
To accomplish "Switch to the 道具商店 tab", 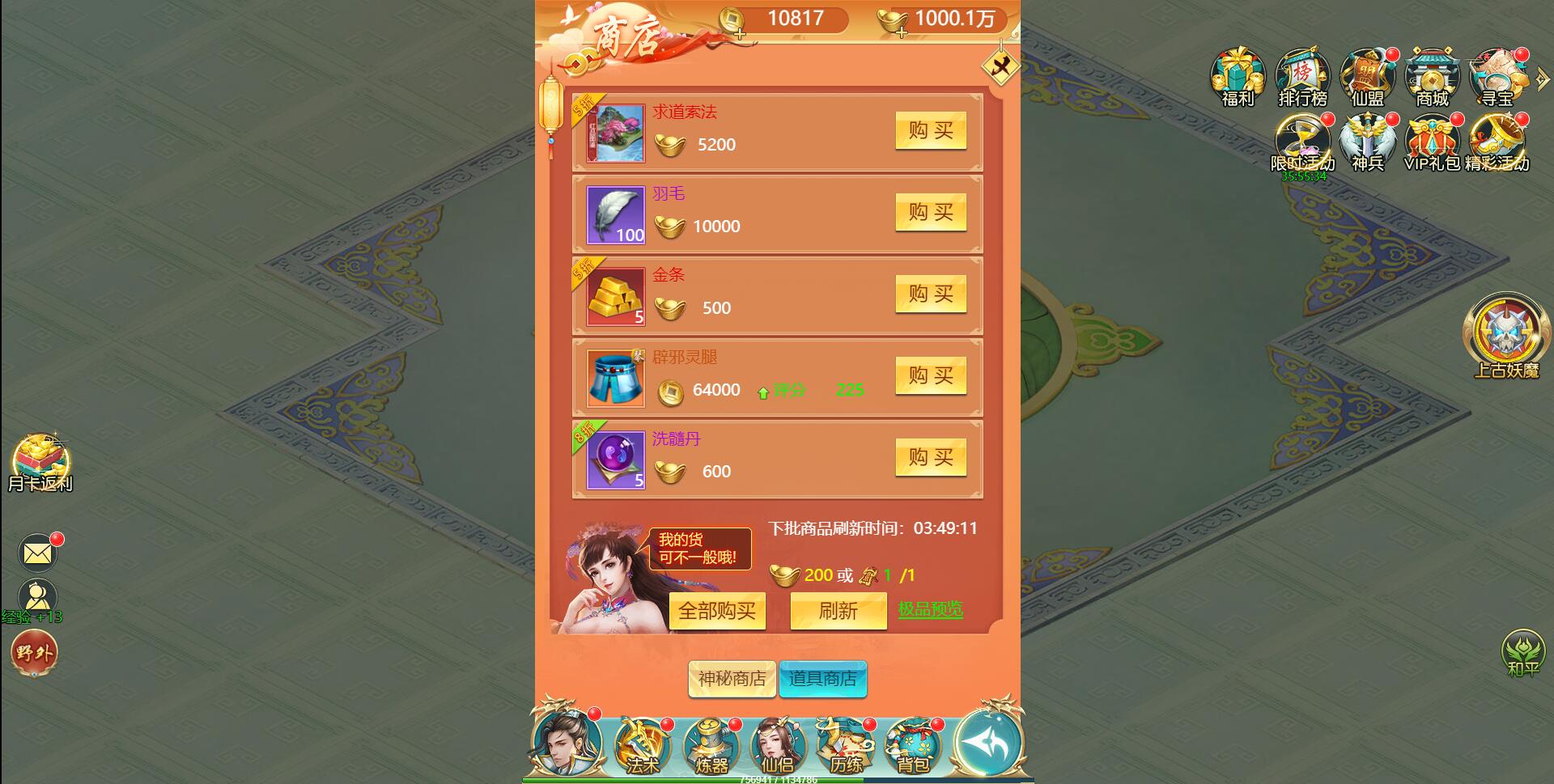I will coord(823,680).
